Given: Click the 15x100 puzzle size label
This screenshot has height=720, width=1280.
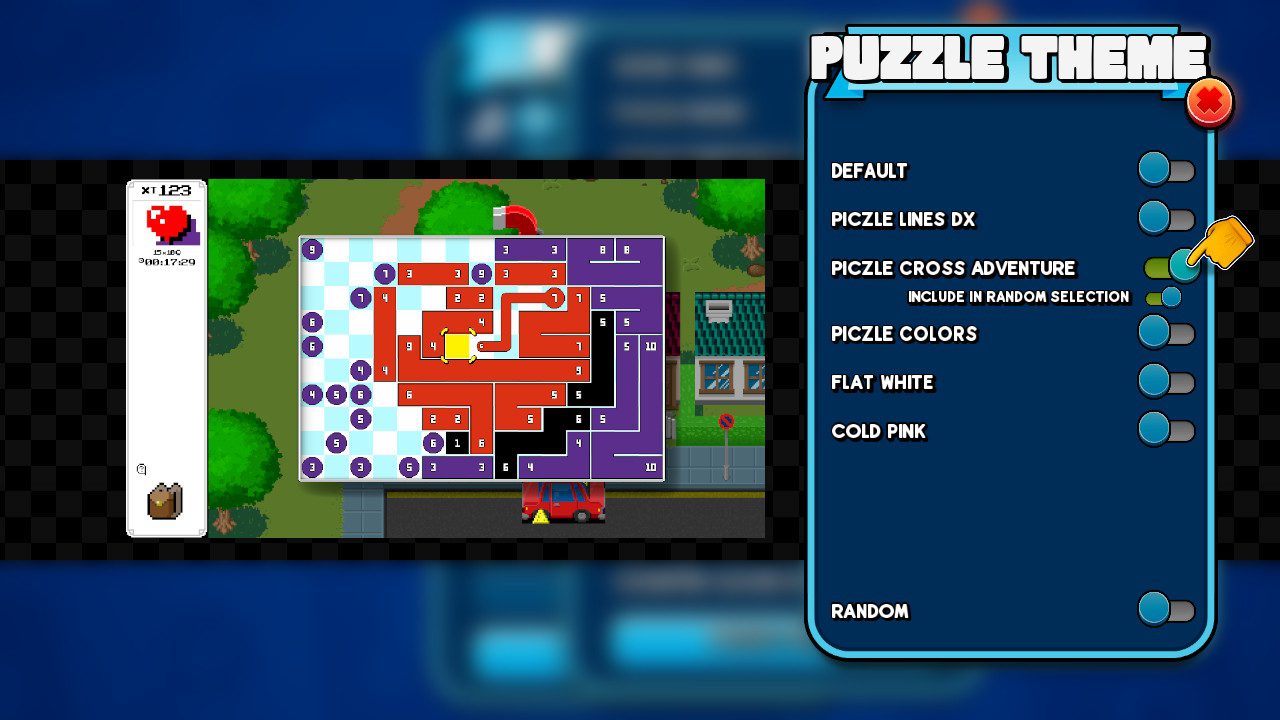Looking at the screenshot, I should [166, 250].
